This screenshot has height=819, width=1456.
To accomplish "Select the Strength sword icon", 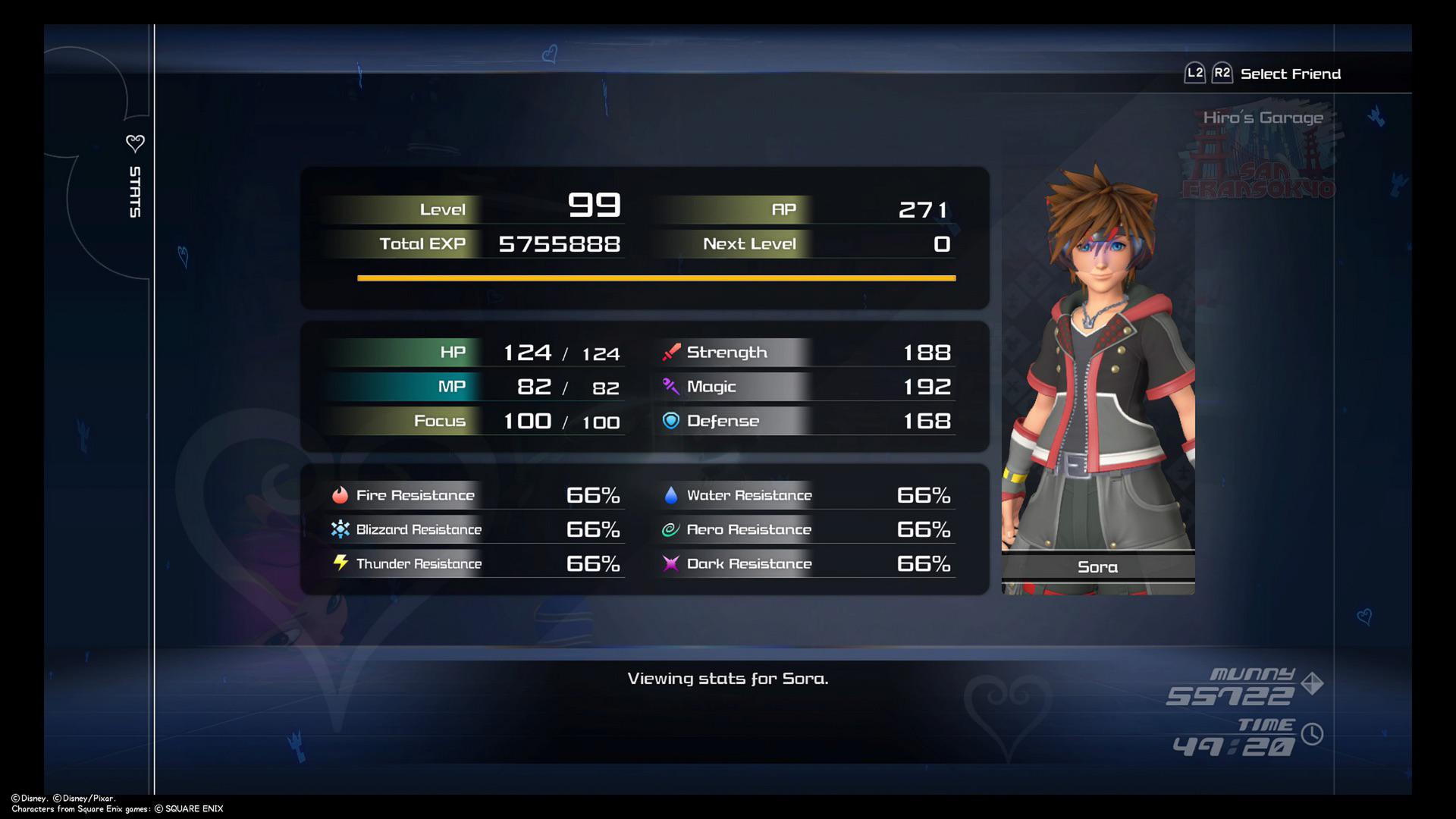I will [x=670, y=351].
